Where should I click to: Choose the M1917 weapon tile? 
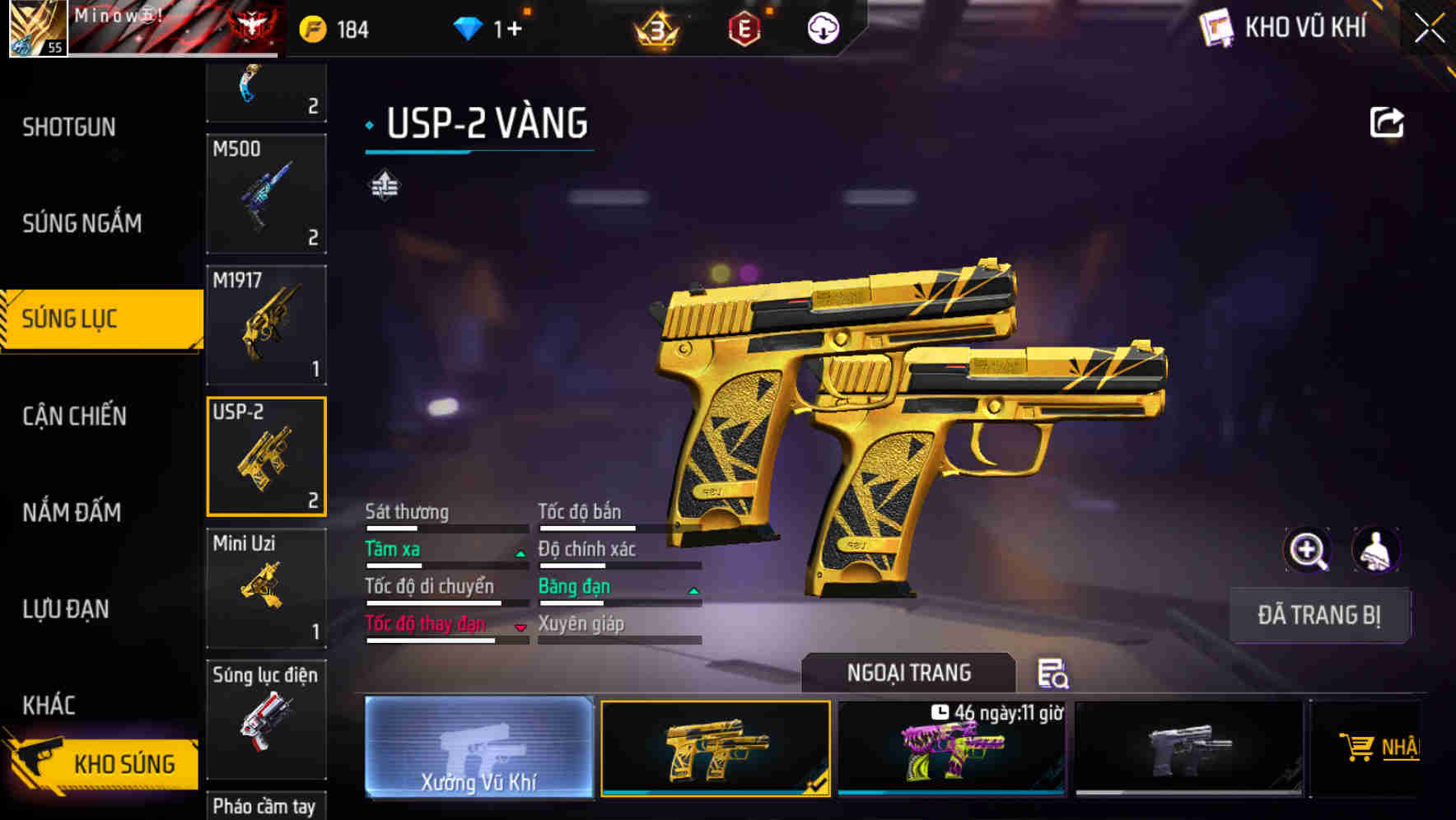point(266,325)
